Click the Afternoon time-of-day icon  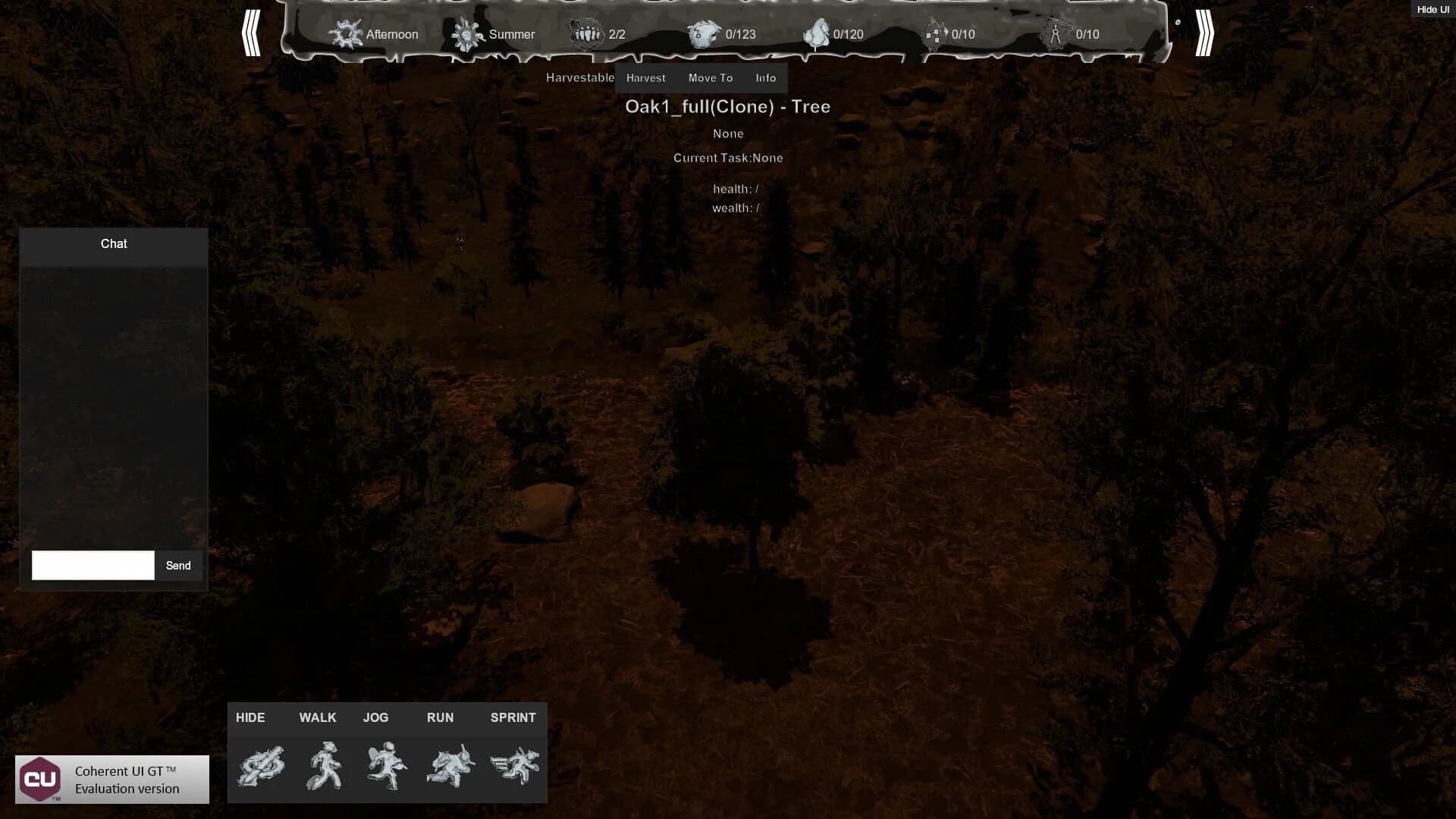point(346,33)
